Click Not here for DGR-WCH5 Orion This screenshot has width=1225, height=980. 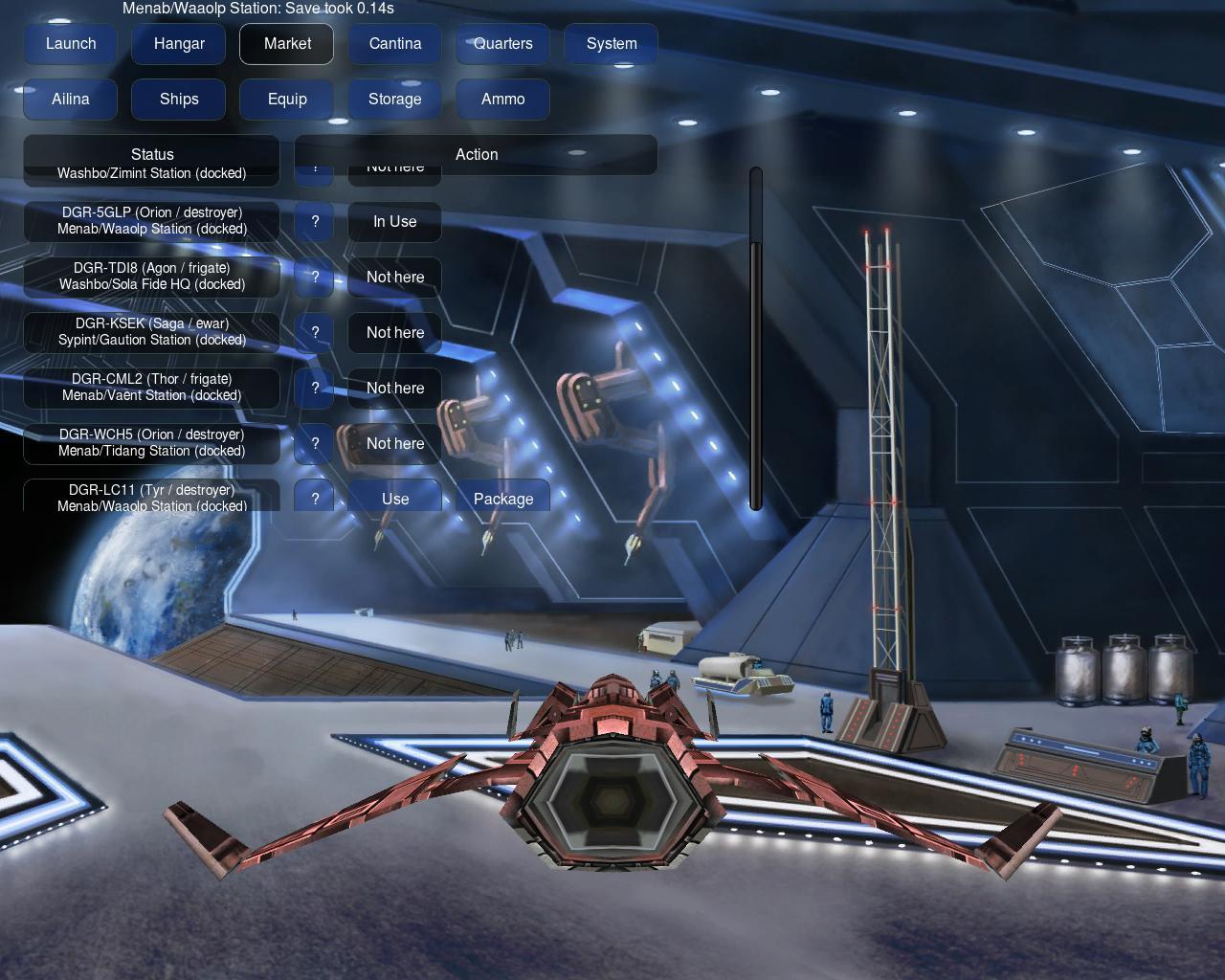point(395,444)
